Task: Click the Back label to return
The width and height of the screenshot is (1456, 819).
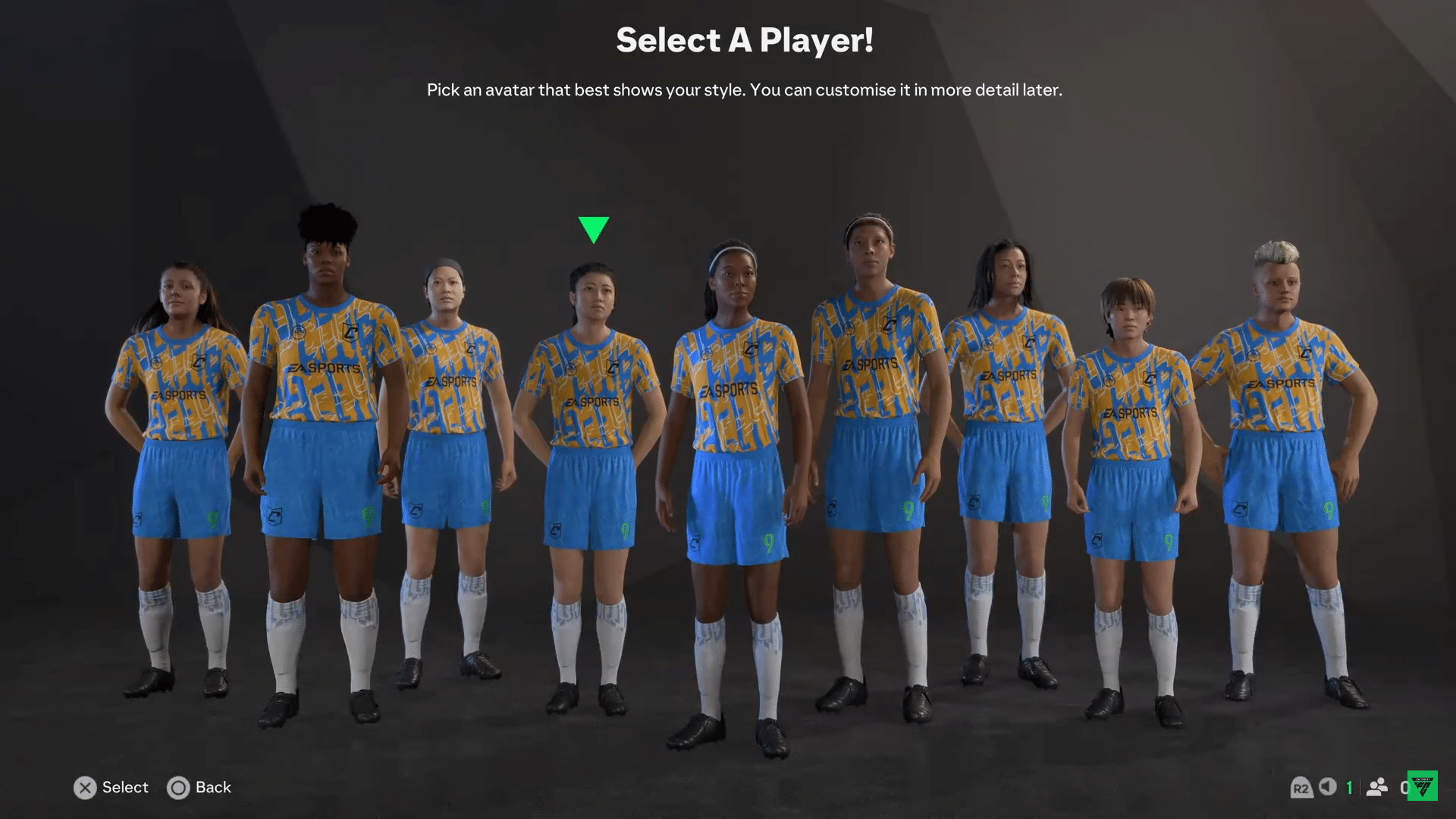Action: [215, 788]
